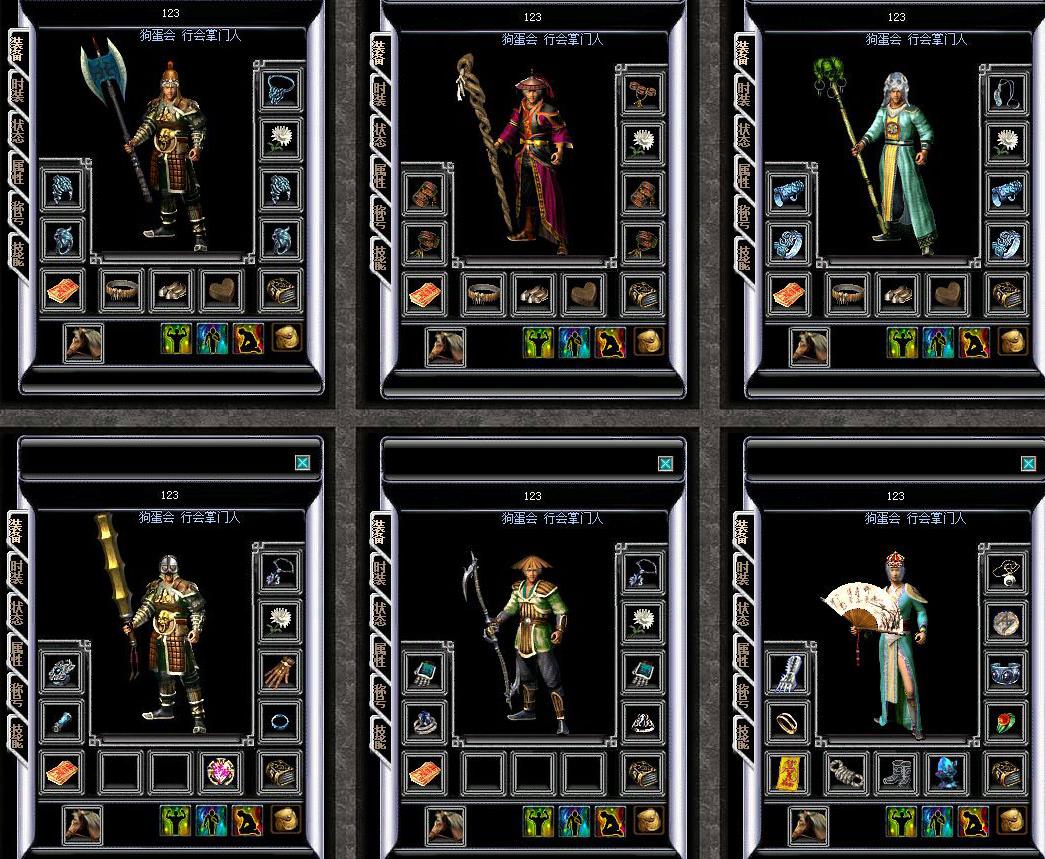Close the club-wielding warrior's equipment panel
The width and height of the screenshot is (1045, 859).
[302, 463]
